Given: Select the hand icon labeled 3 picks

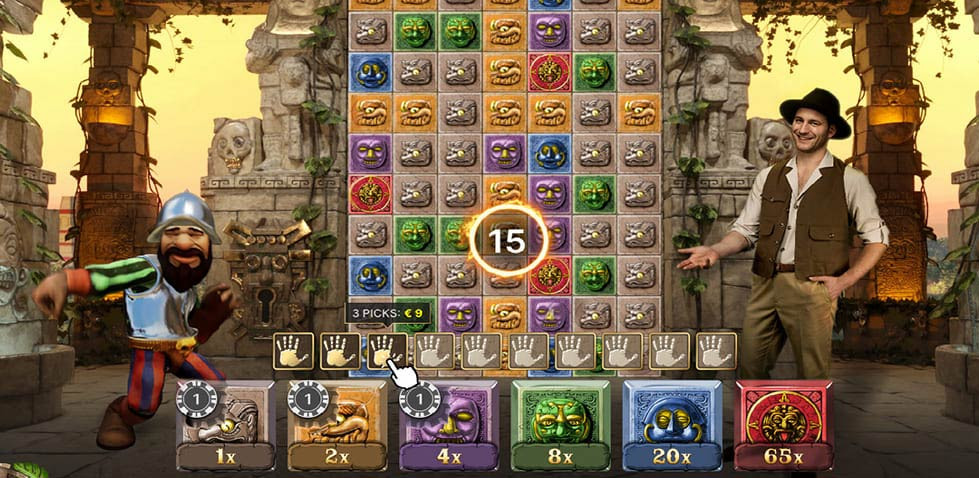Looking at the screenshot, I should coord(385,351).
